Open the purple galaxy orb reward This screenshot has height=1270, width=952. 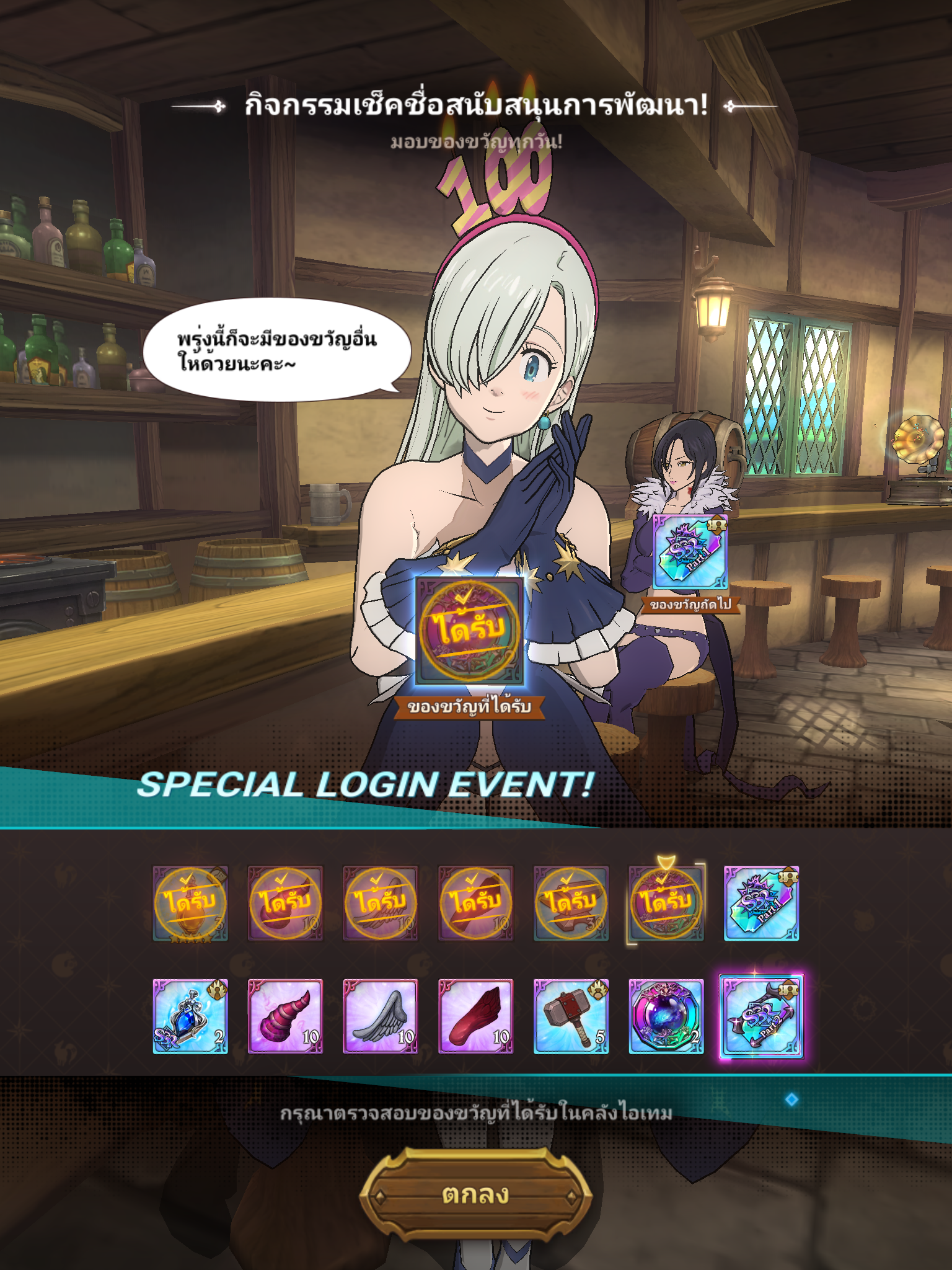click(666, 1016)
